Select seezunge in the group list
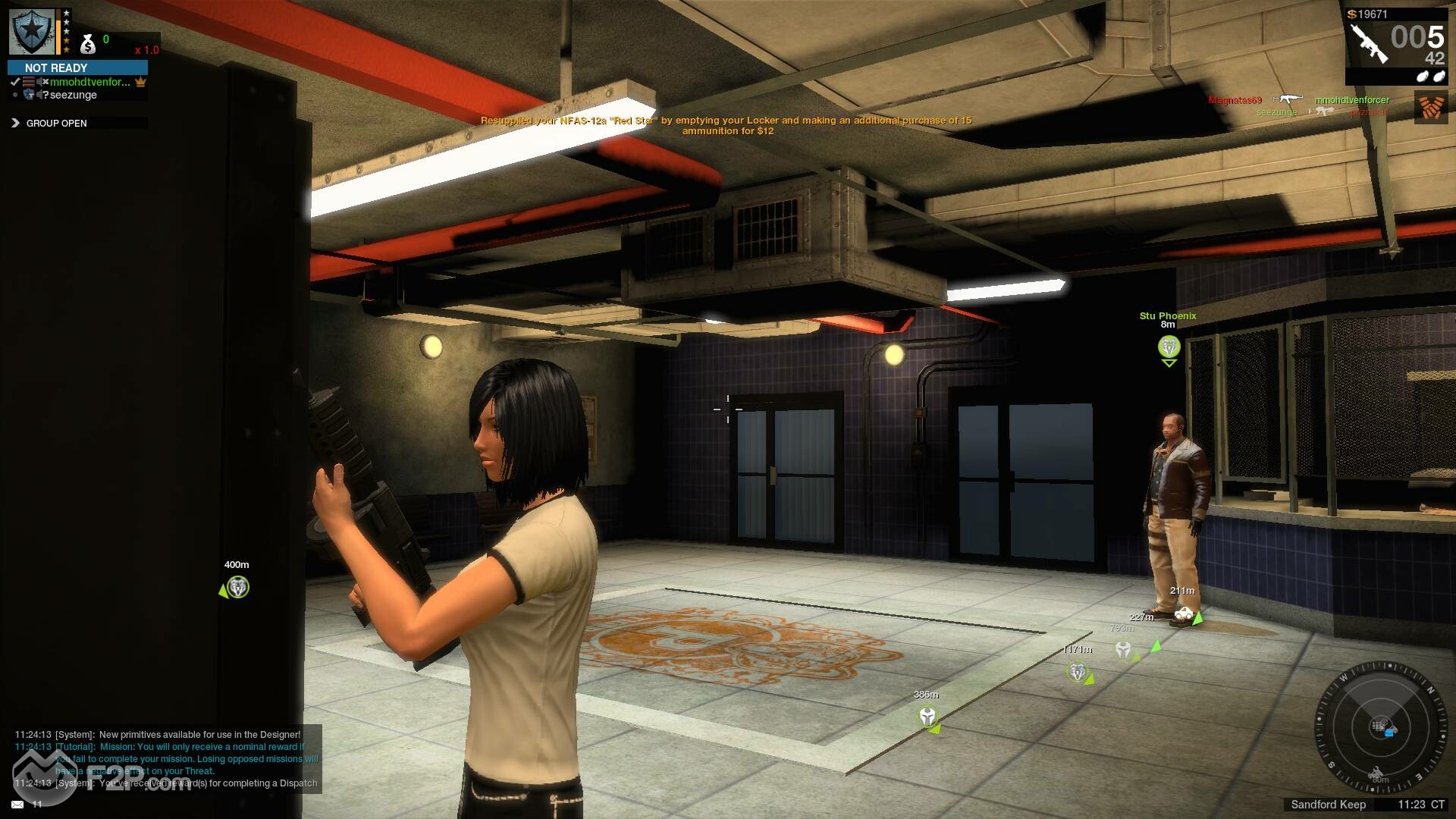 click(73, 95)
